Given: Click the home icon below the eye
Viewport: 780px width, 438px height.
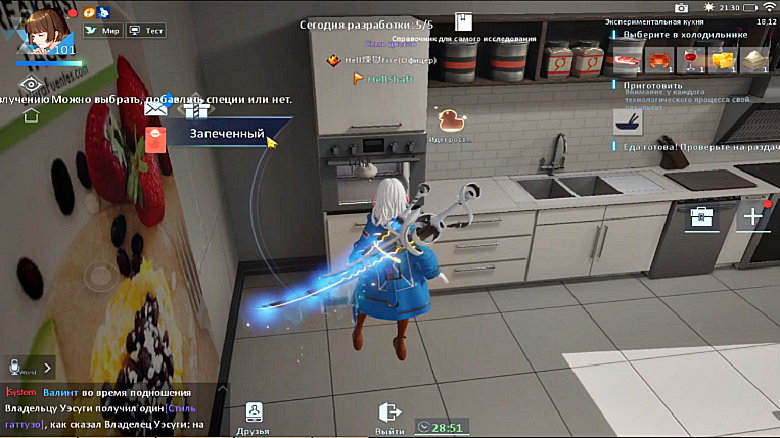Looking at the screenshot, I should pos(31,113).
